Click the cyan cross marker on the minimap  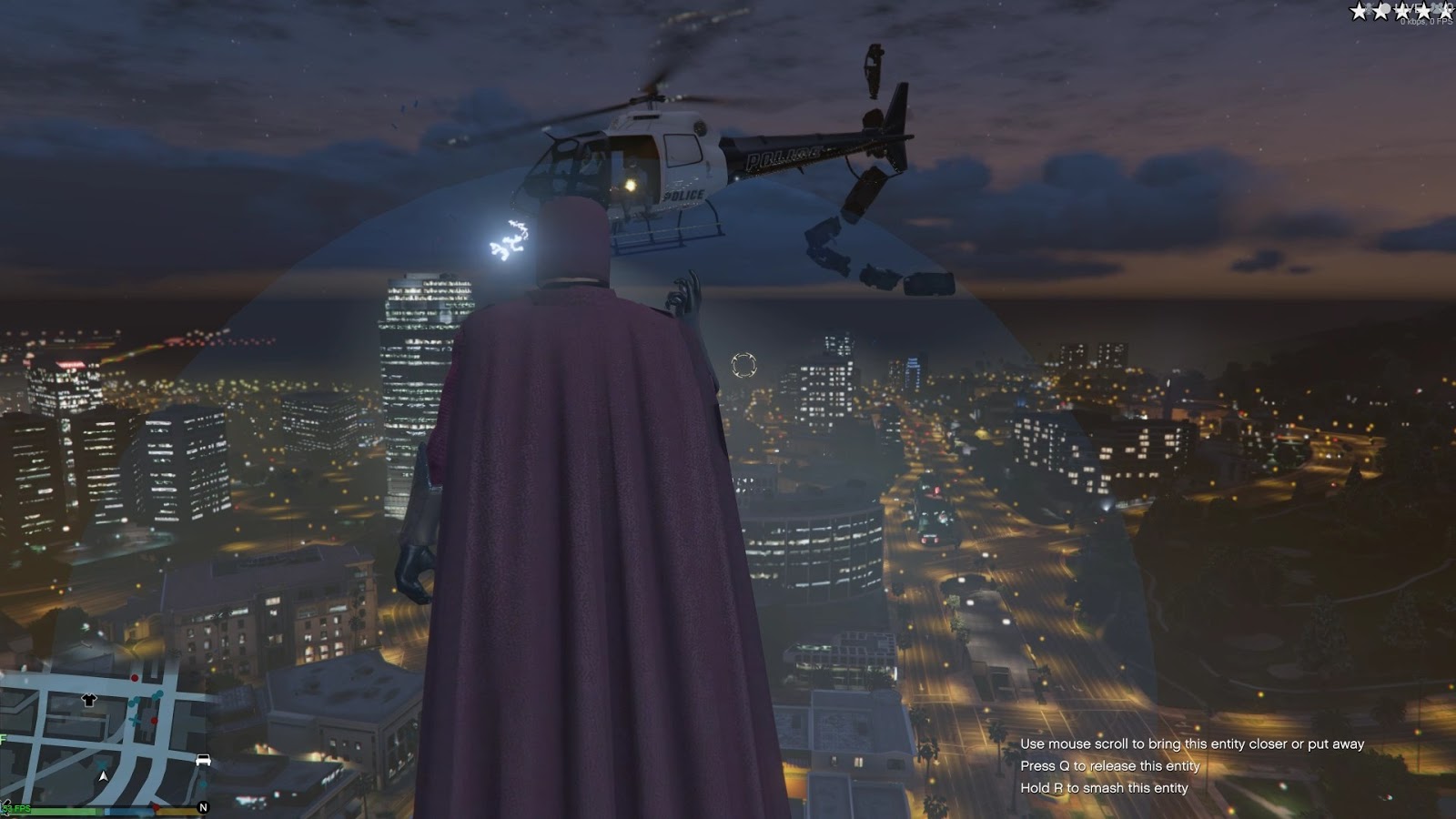(x=135, y=719)
